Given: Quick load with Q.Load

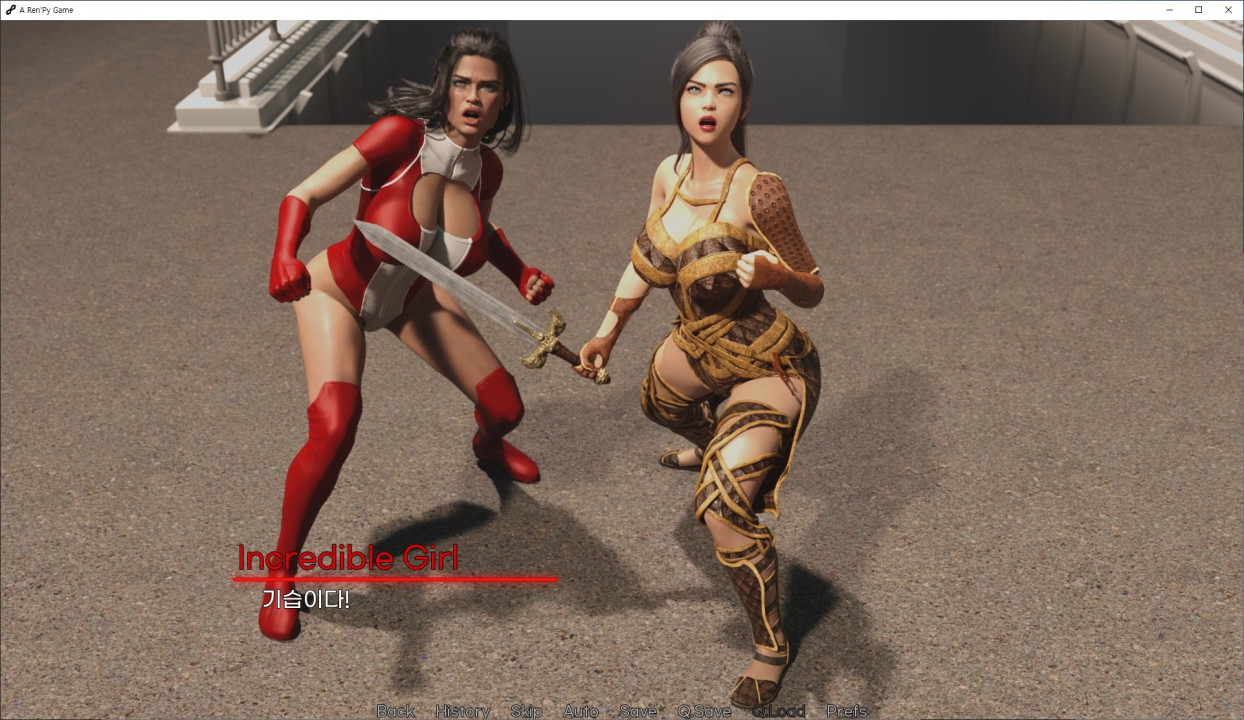Looking at the screenshot, I should click(x=778, y=711).
